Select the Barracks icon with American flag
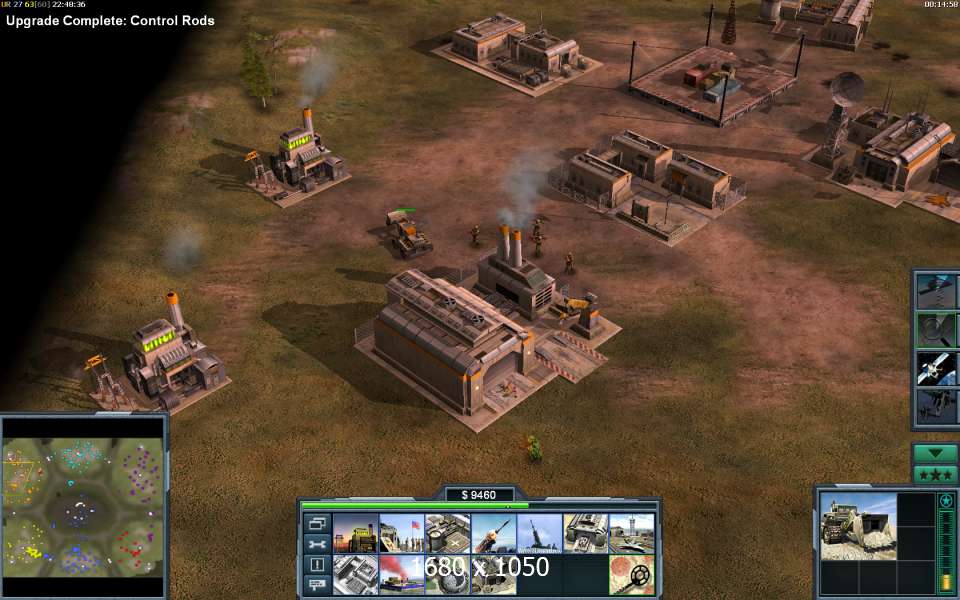This screenshot has height=600, width=960. tap(401, 533)
